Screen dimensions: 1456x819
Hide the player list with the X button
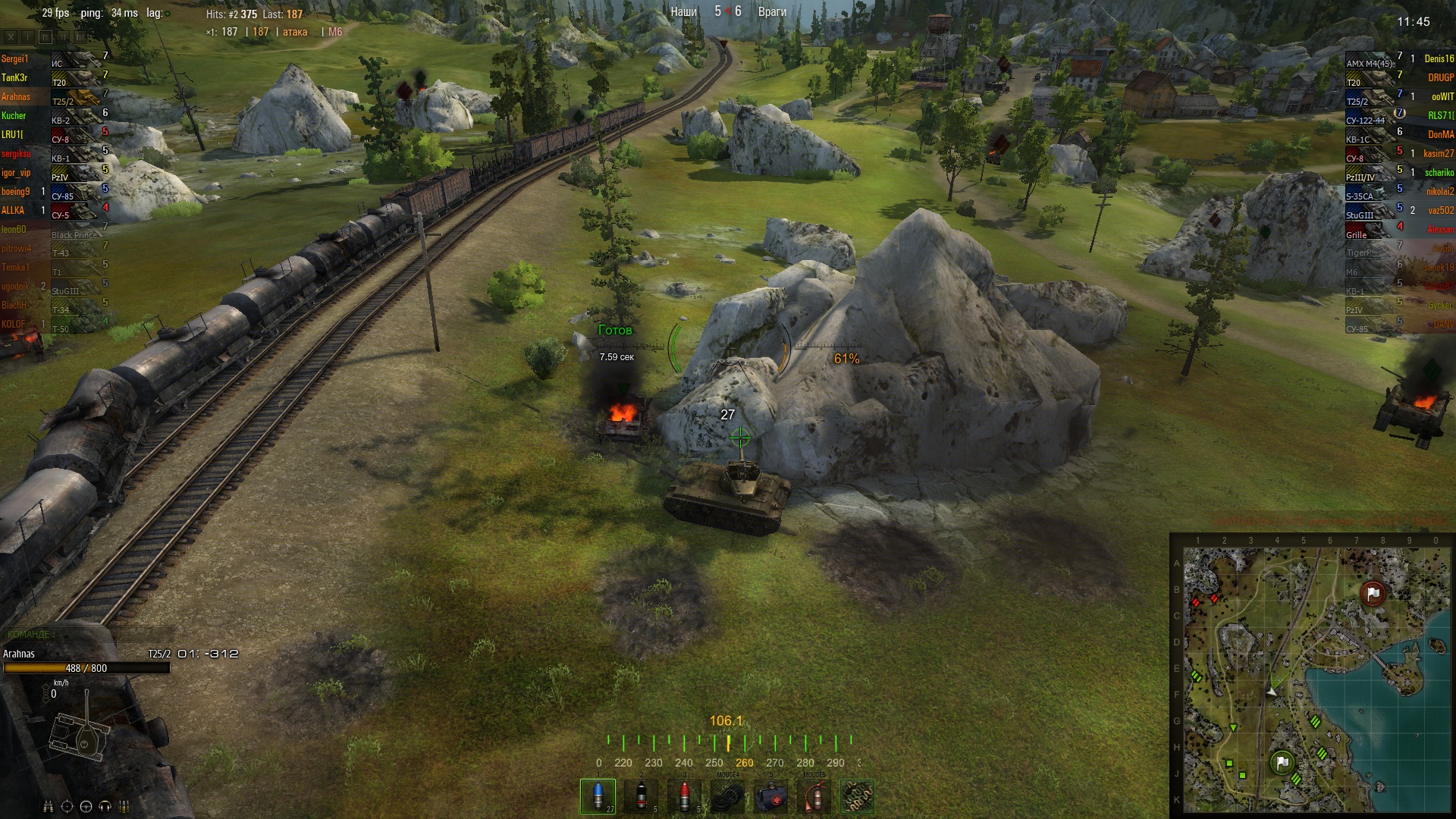(11, 36)
